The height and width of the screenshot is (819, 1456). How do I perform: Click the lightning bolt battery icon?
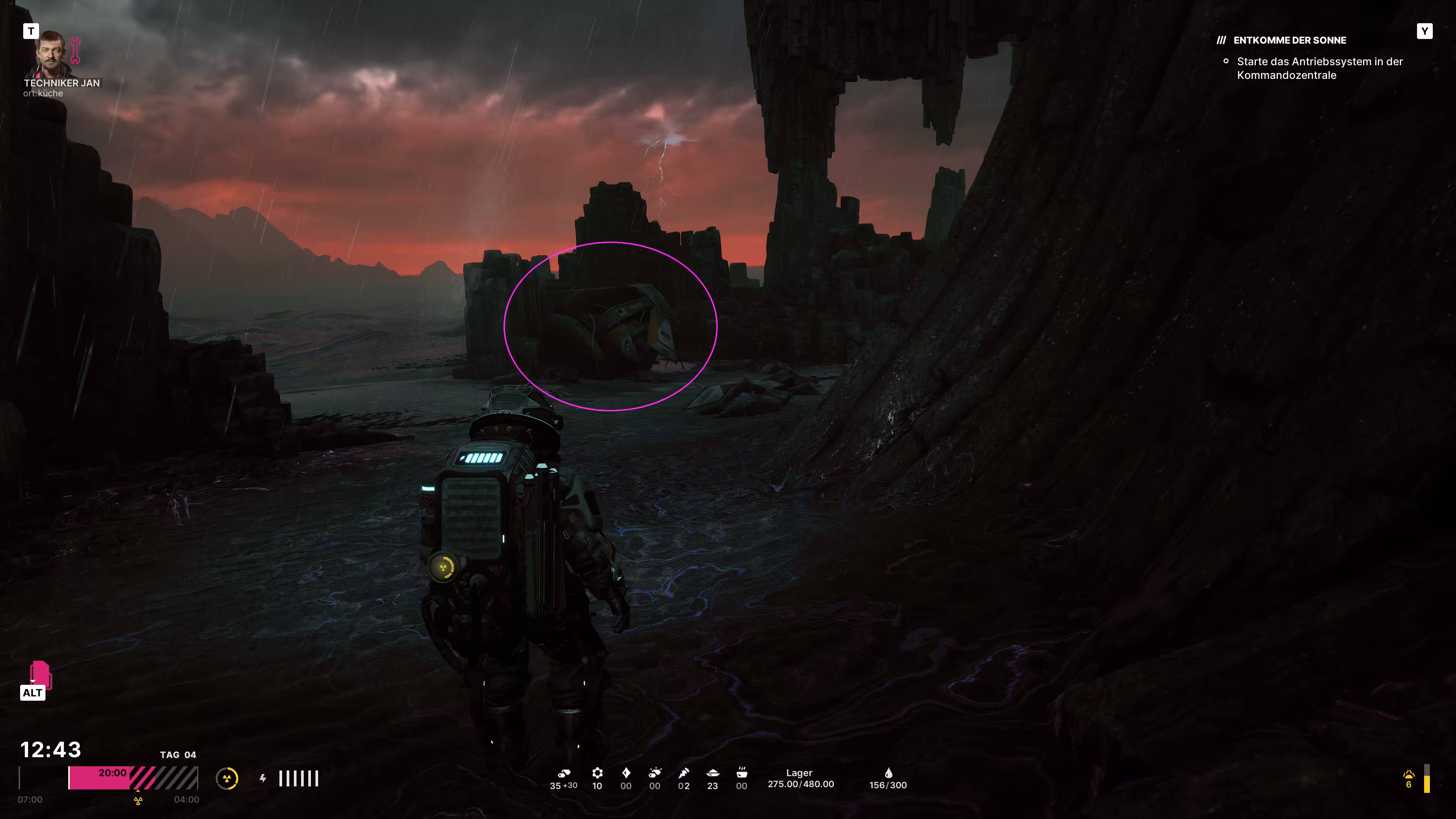tap(263, 778)
